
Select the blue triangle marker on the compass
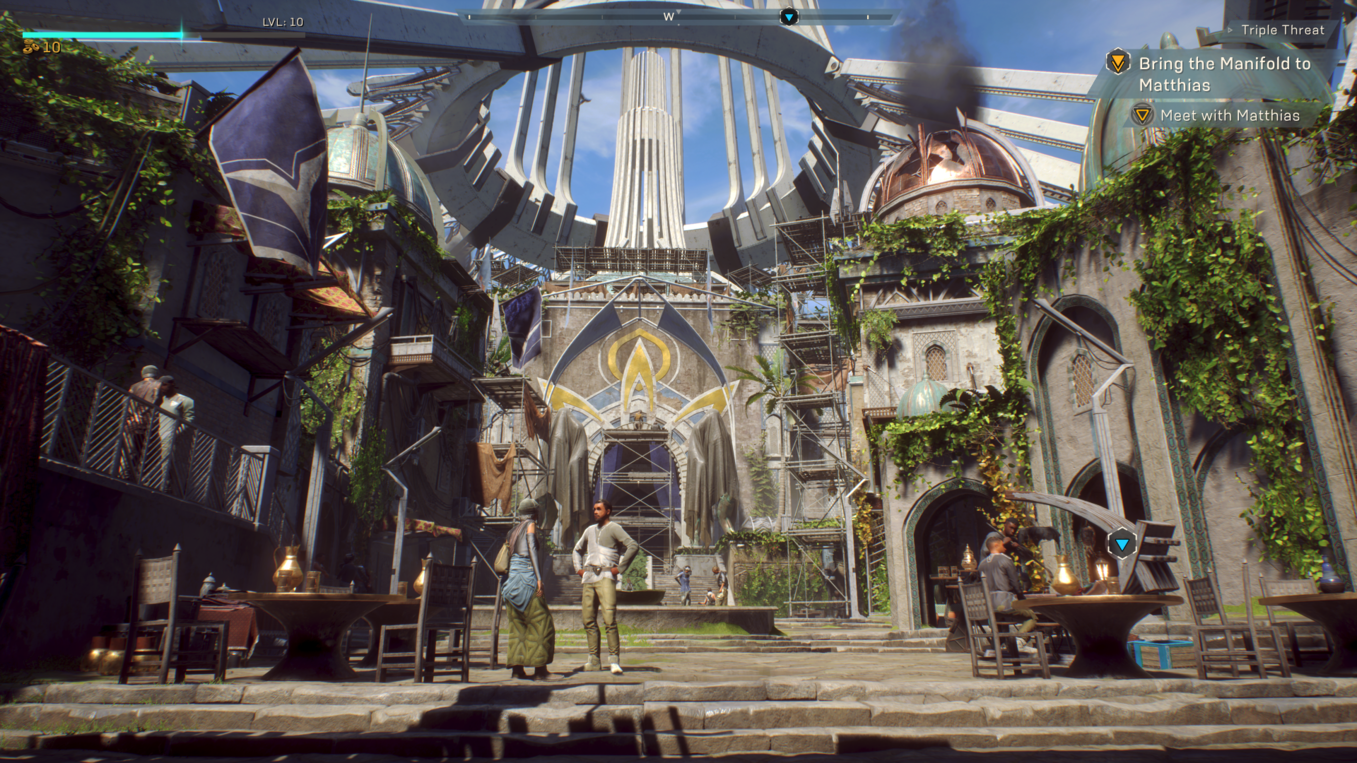[789, 17]
